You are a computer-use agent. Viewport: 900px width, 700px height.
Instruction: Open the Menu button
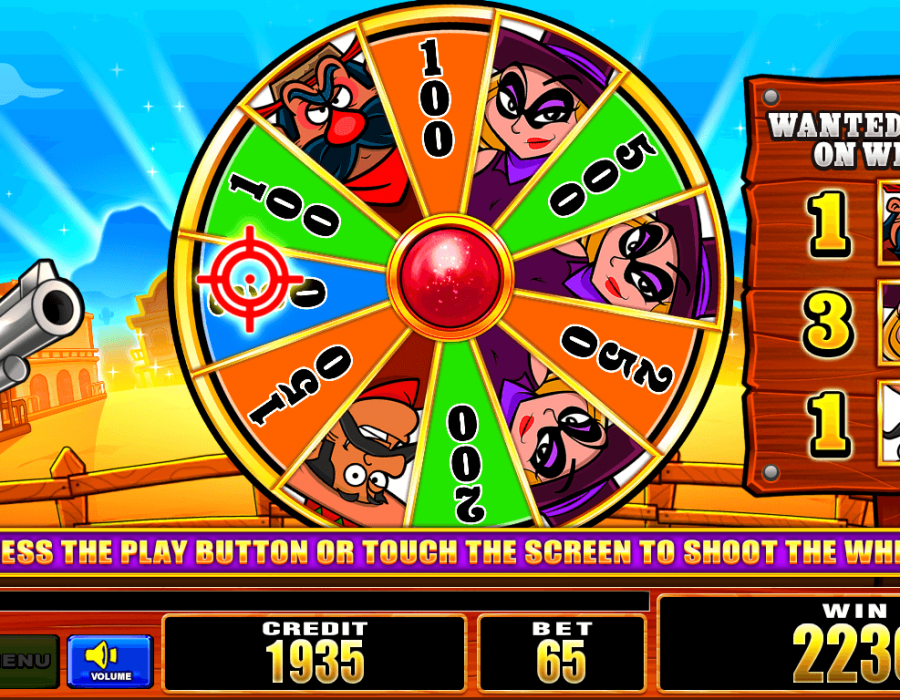(x=26, y=660)
